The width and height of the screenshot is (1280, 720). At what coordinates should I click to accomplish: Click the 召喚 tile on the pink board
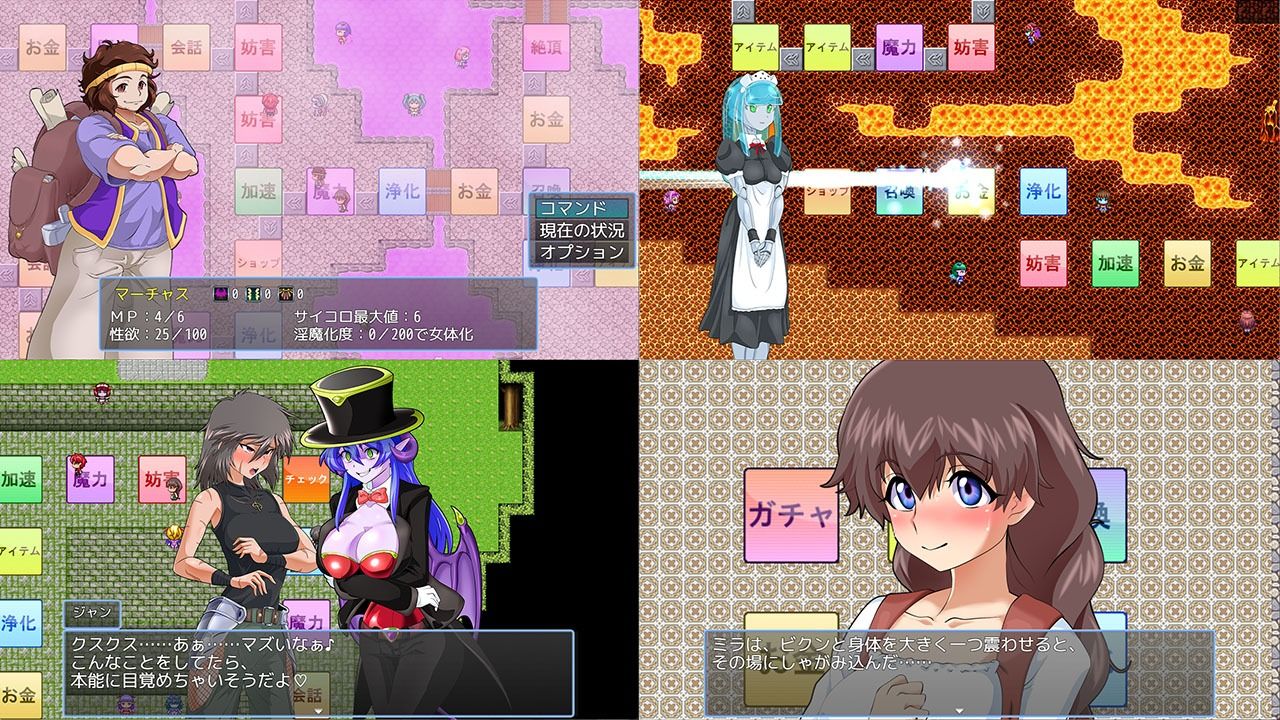pos(548,183)
